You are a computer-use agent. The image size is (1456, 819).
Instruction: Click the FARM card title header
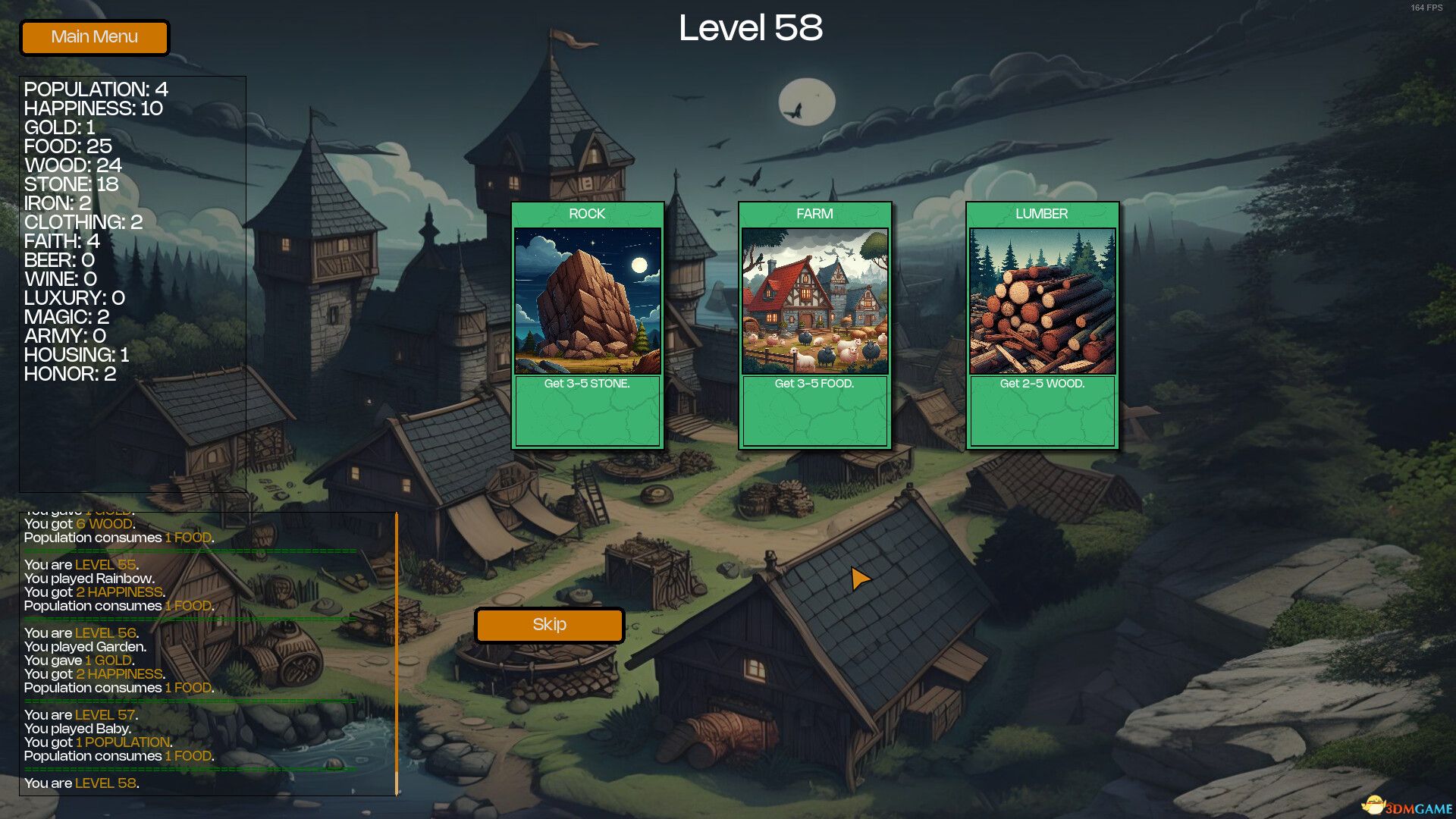tap(814, 215)
